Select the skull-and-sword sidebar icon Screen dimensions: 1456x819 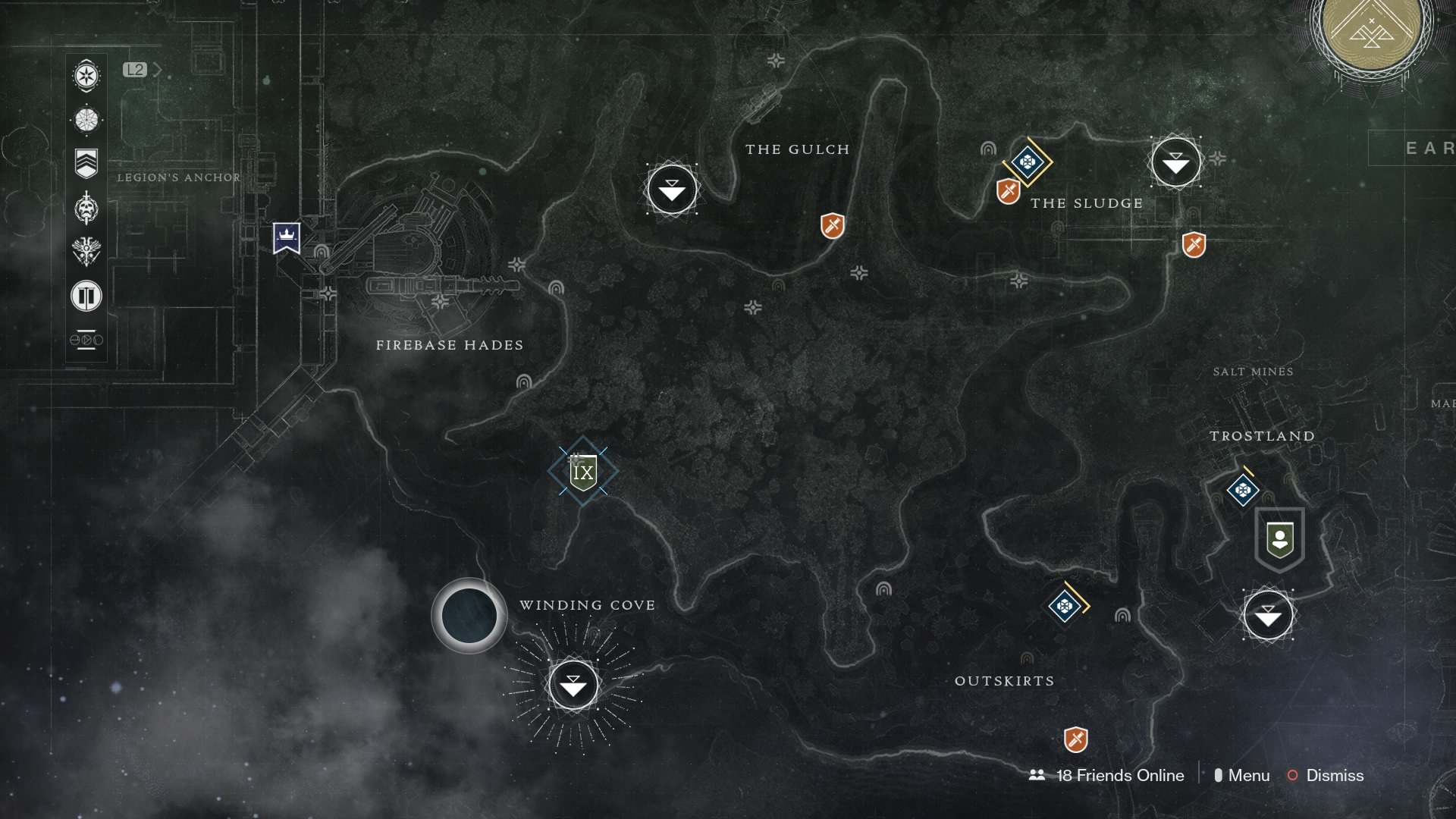pos(86,209)
